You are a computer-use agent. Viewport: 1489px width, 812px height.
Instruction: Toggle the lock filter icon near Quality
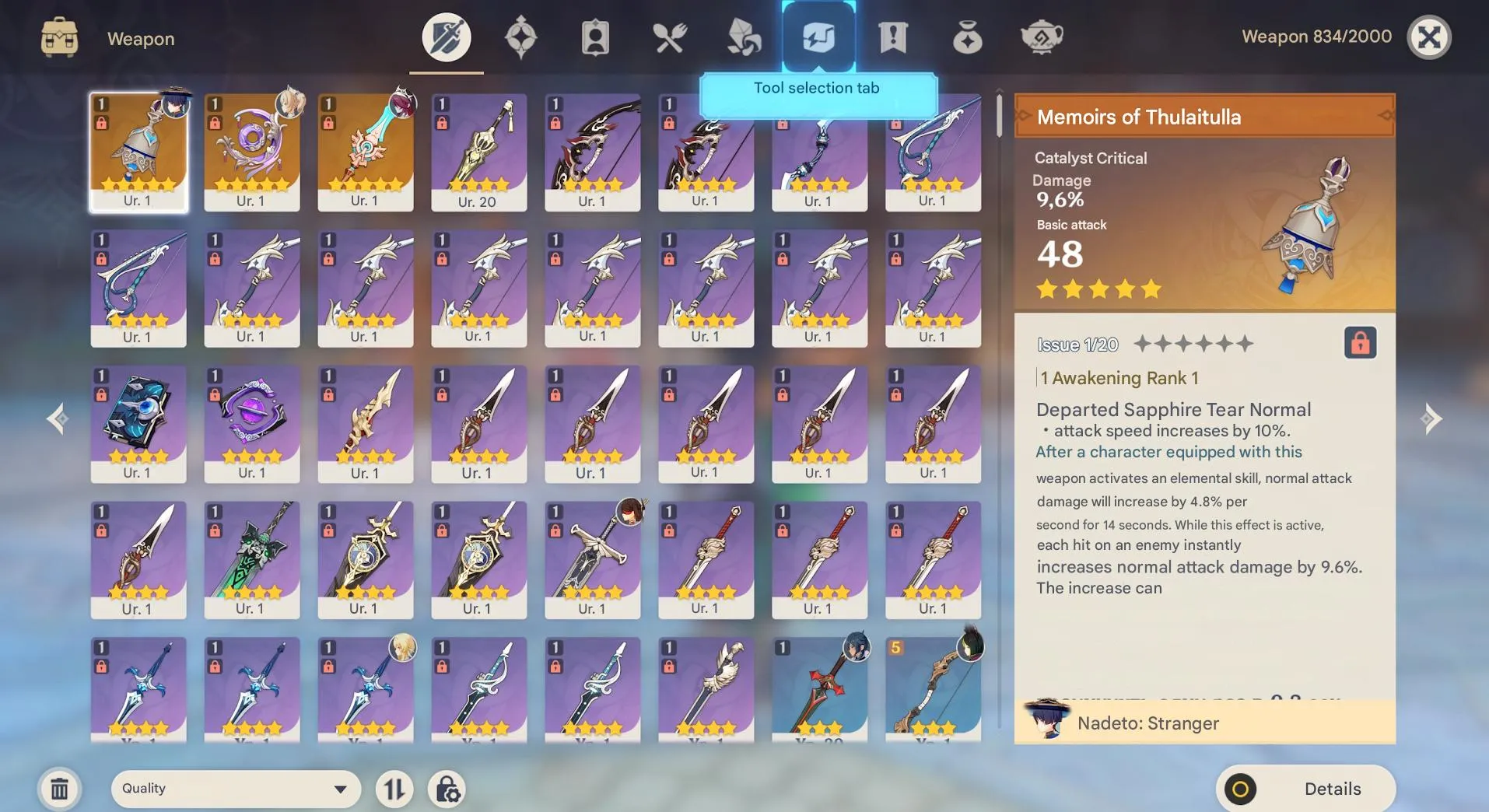(447, 788)
